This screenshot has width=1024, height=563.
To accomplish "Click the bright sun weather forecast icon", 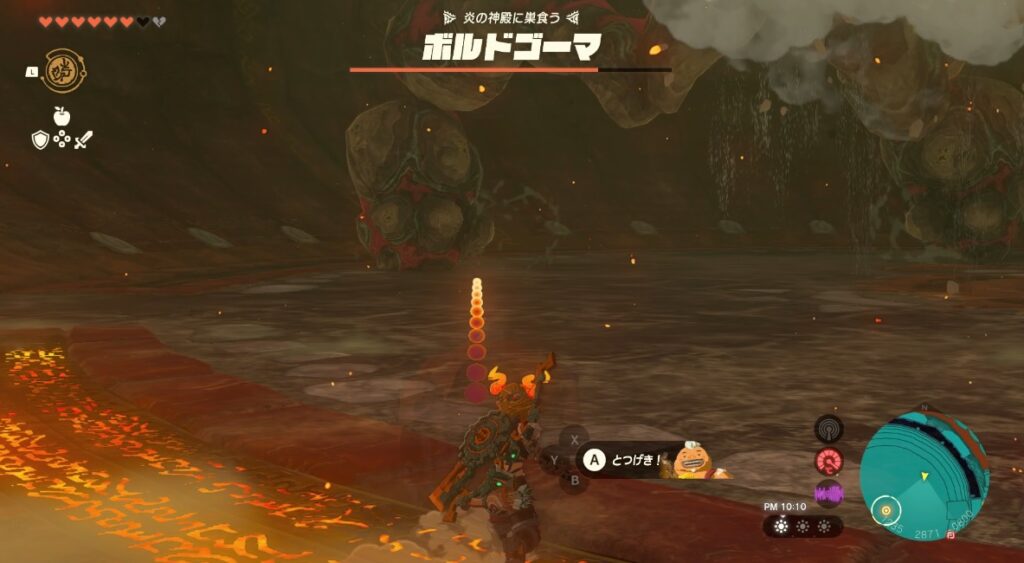I will tap(780, 527).
